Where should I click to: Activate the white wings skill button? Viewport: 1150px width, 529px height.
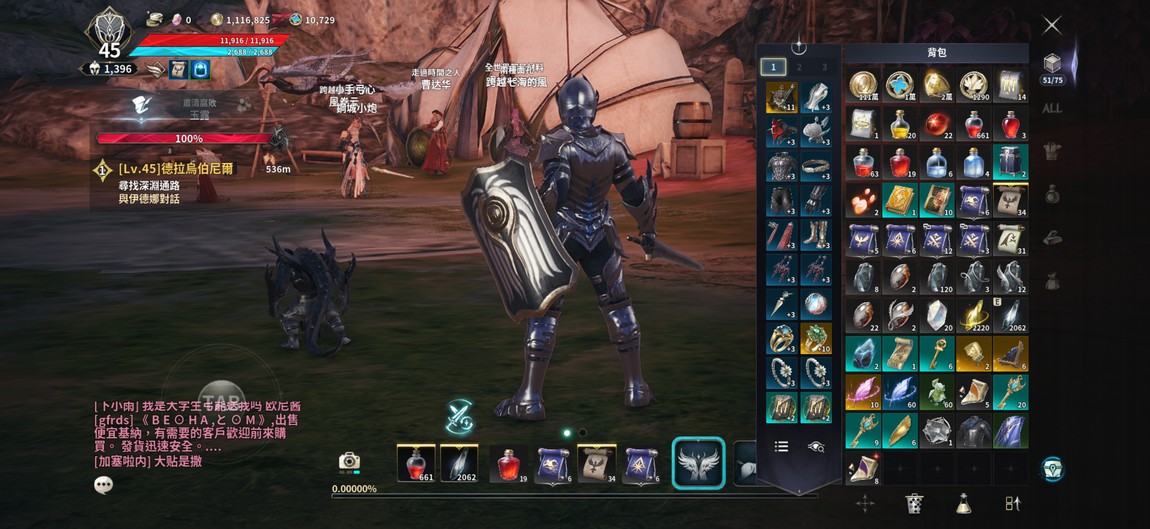[x=698, y=463]
